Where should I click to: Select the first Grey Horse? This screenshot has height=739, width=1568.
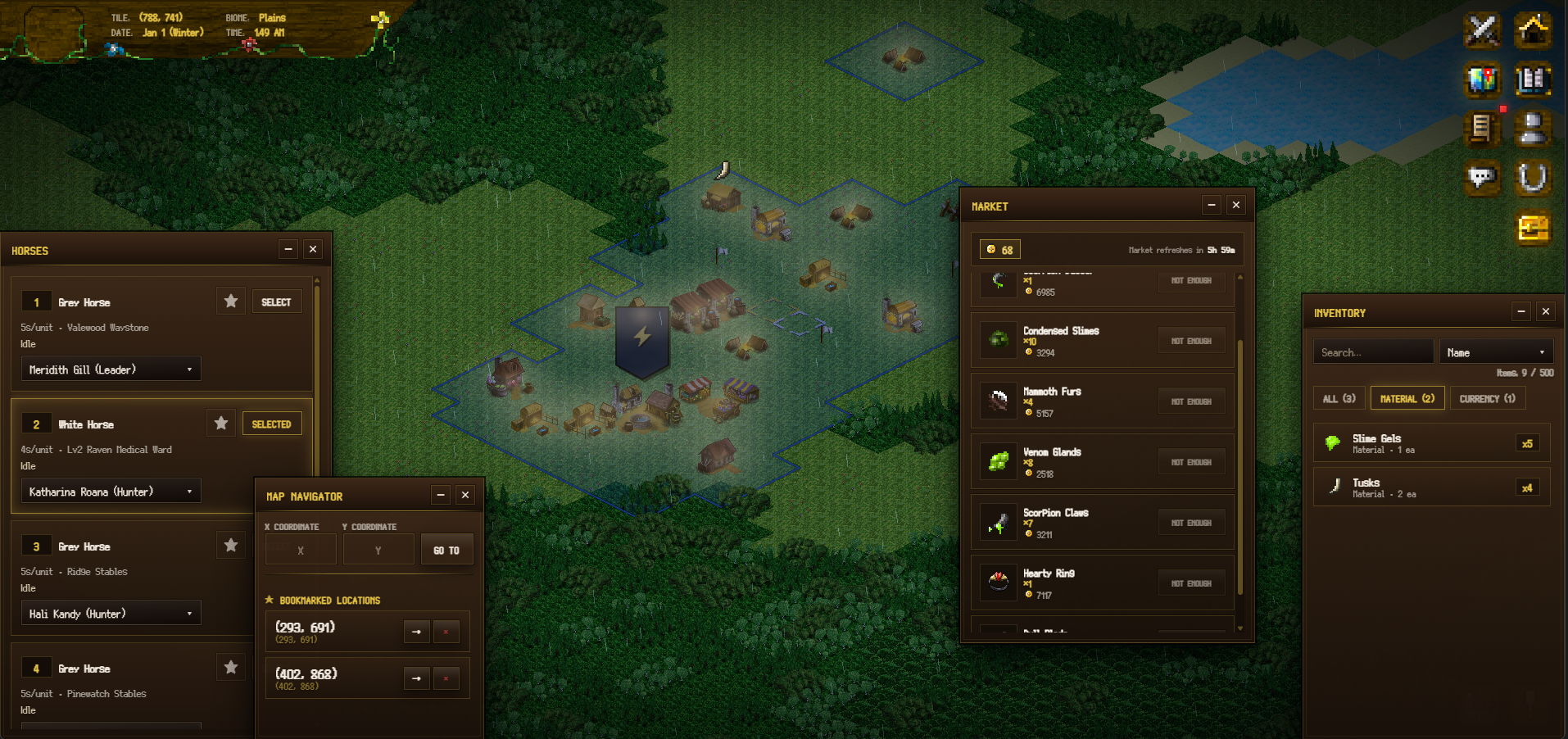276,302
